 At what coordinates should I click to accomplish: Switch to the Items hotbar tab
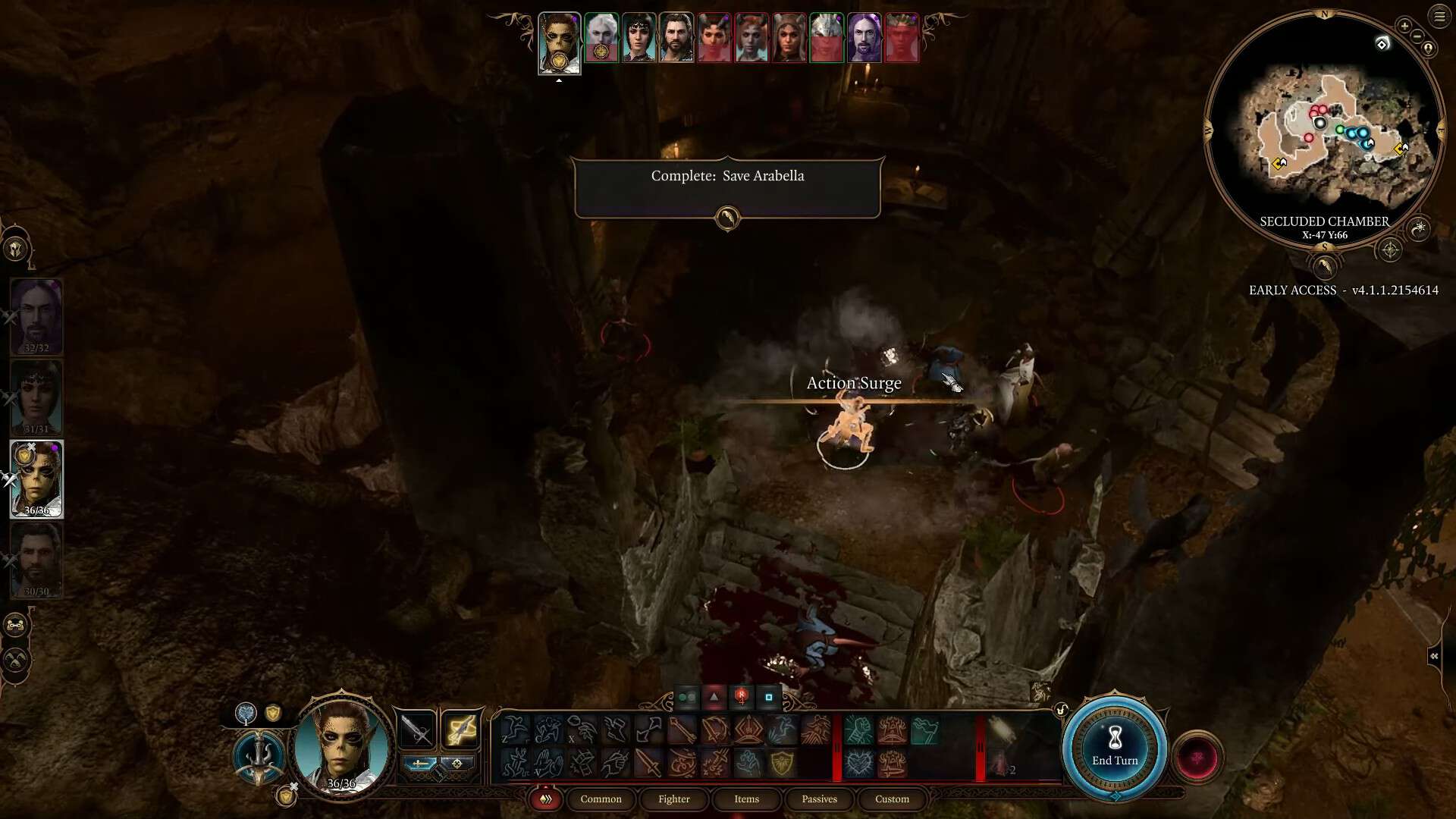coord(746,799)
